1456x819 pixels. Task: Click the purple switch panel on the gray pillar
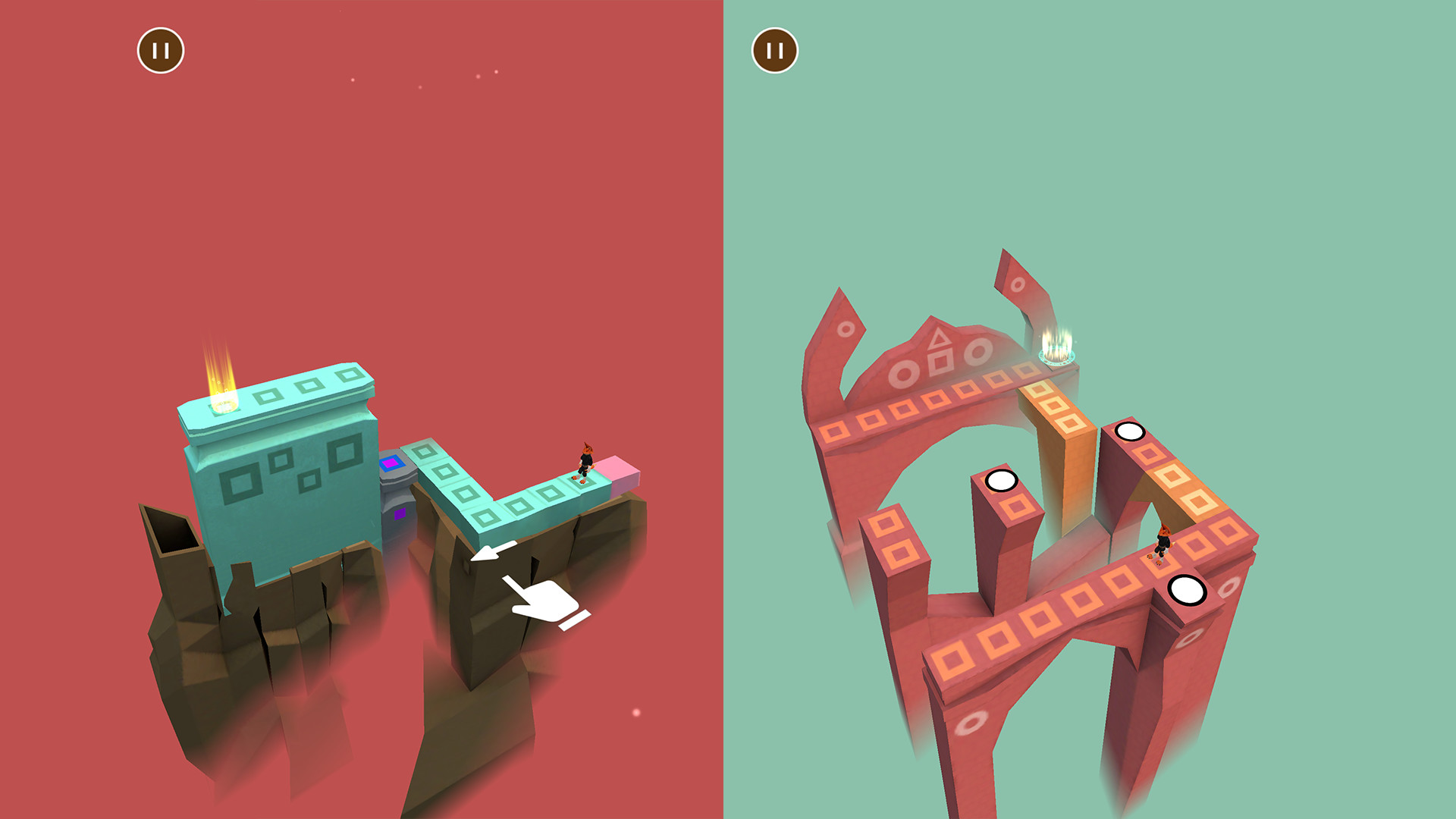(x=392, y=464)
